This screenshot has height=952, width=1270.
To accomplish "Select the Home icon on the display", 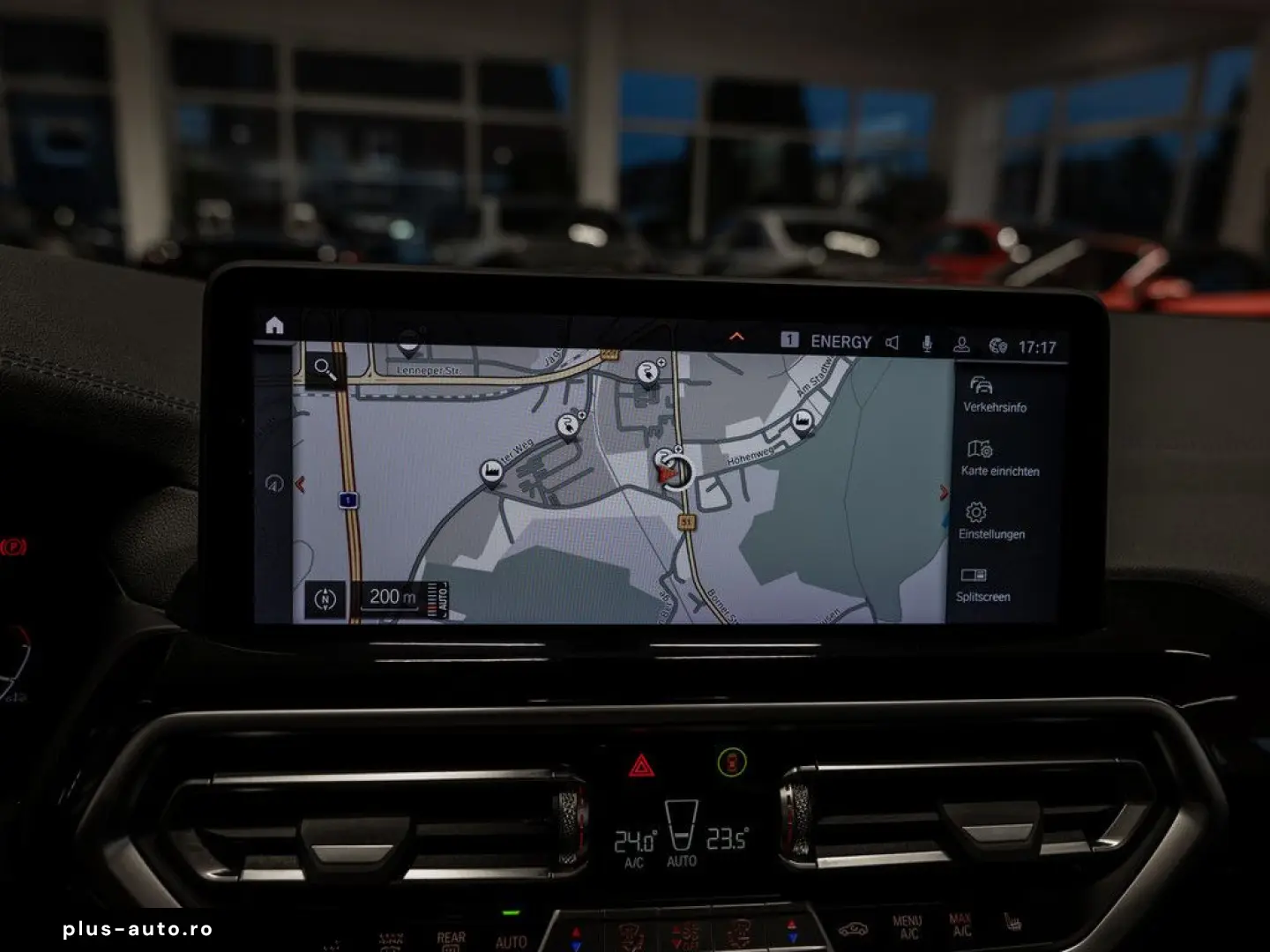I will (x=273, y=326).
